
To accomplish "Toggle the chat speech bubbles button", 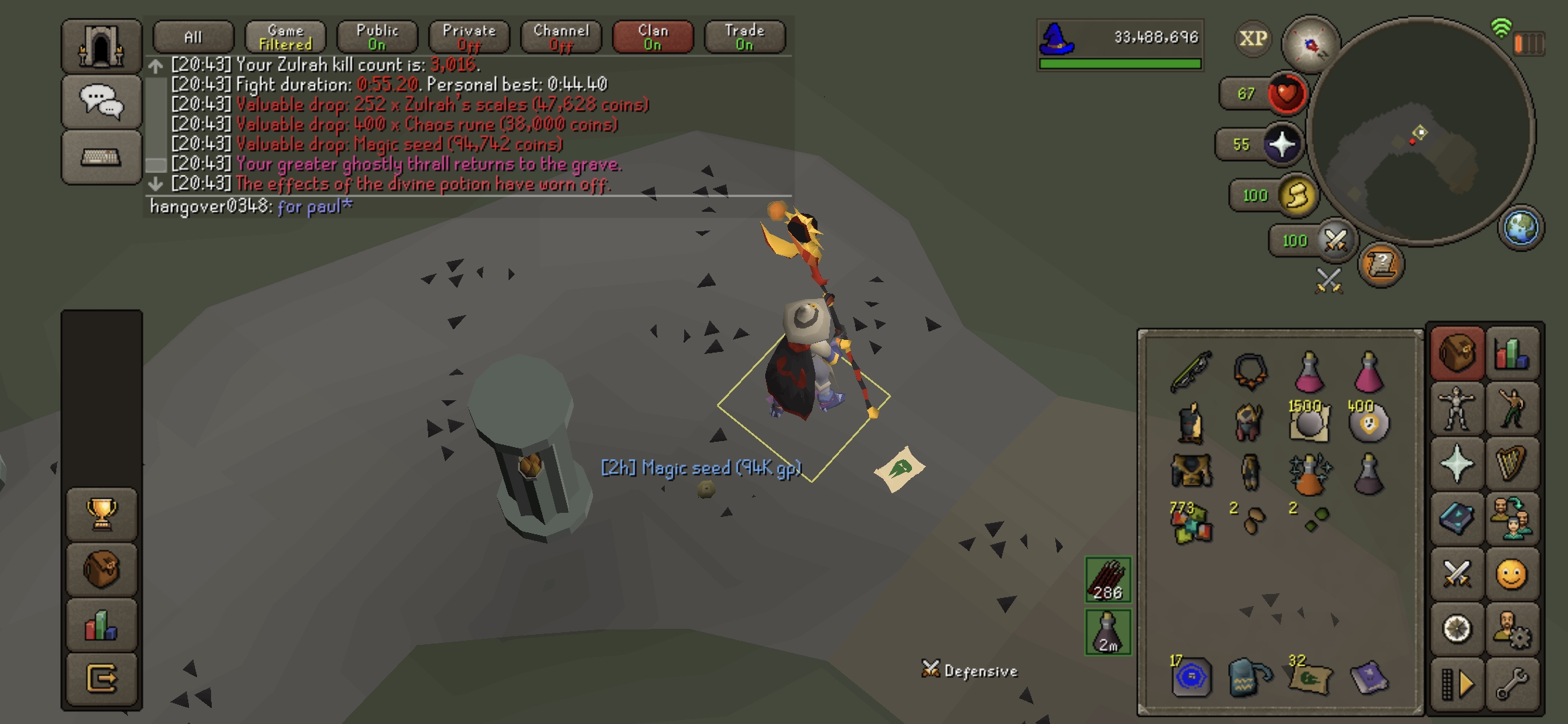I will [x=101, y=102].
